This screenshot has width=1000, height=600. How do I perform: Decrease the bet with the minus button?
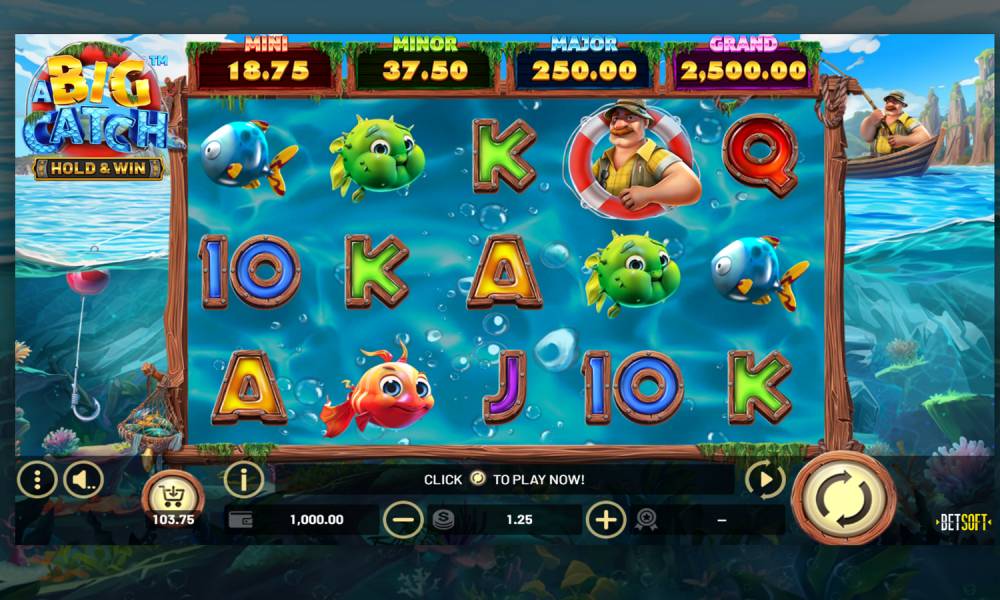[x=403, y=519]
